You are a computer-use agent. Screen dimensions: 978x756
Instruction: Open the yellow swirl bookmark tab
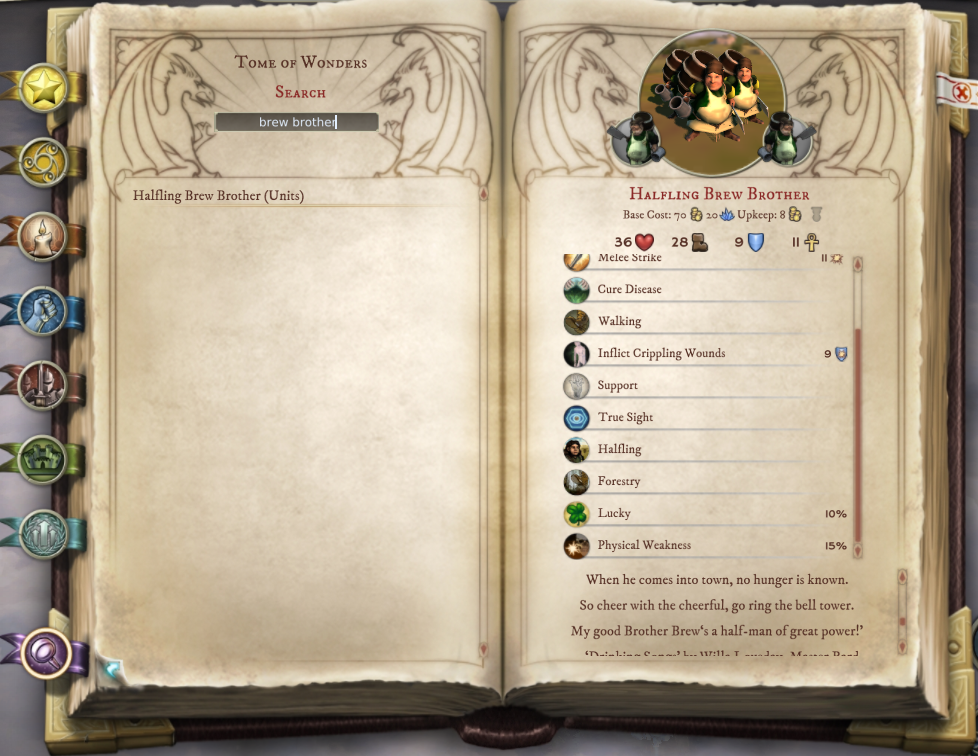point(44,162)
